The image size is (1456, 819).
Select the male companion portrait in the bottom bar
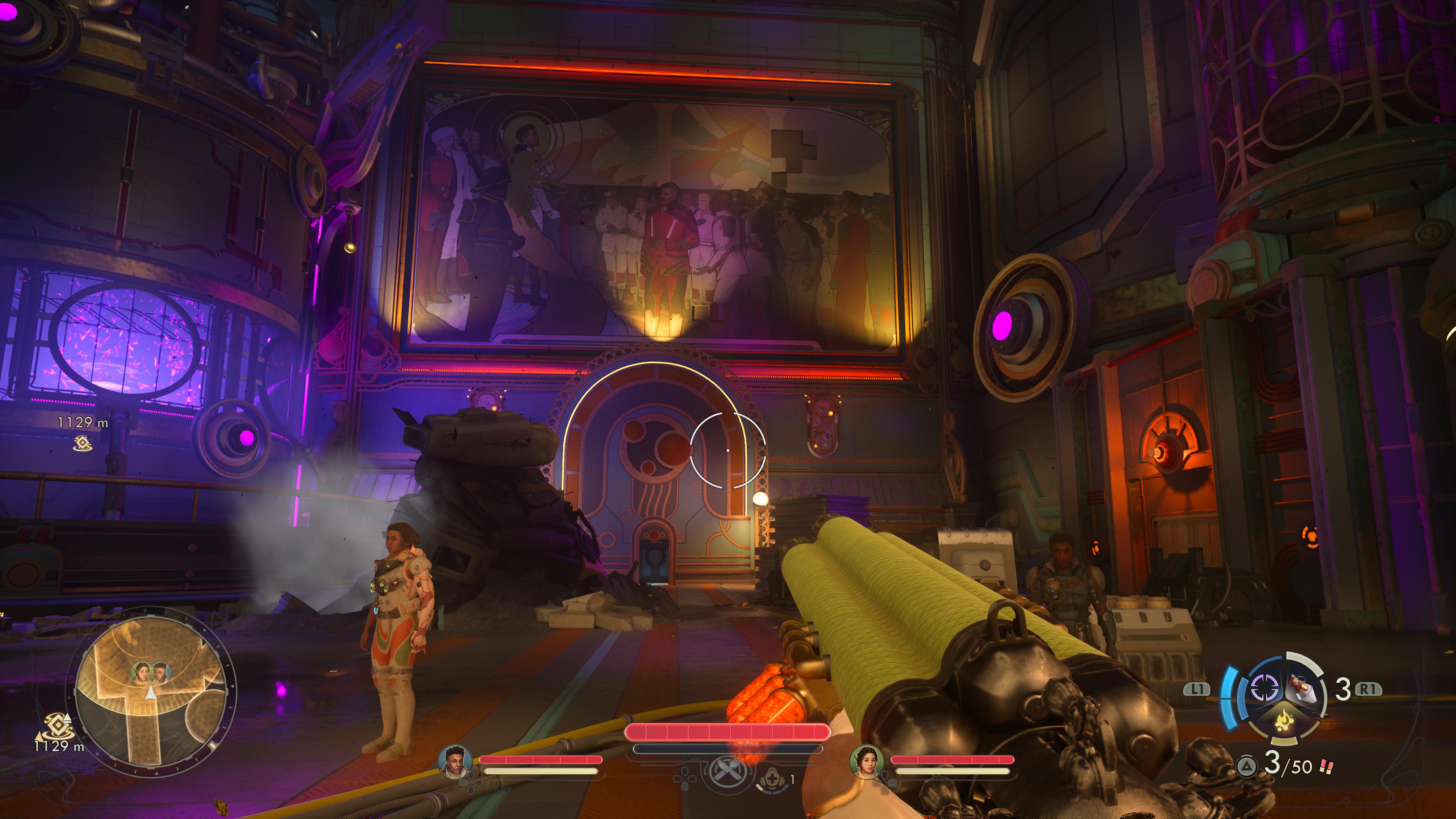coord(455,761)
